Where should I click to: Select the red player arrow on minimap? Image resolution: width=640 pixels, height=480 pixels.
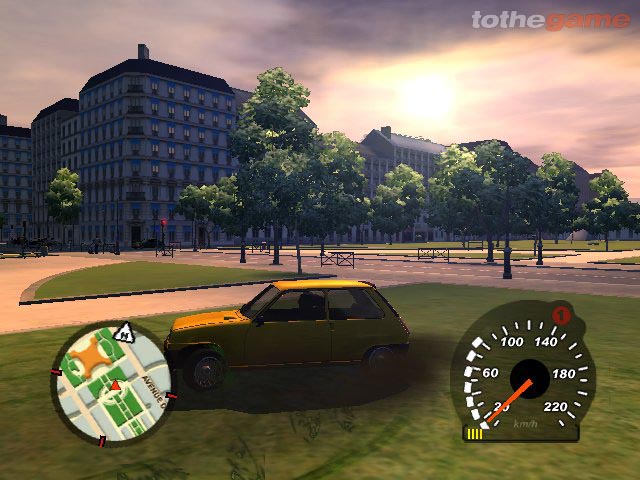115,385
